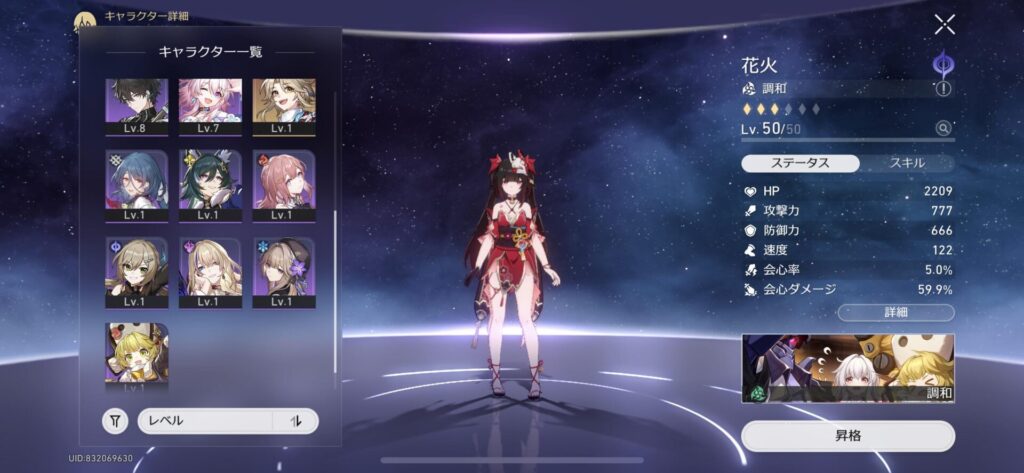Open the レベル sort dropdown
The image size is (1024, 473).
(205, 421)
